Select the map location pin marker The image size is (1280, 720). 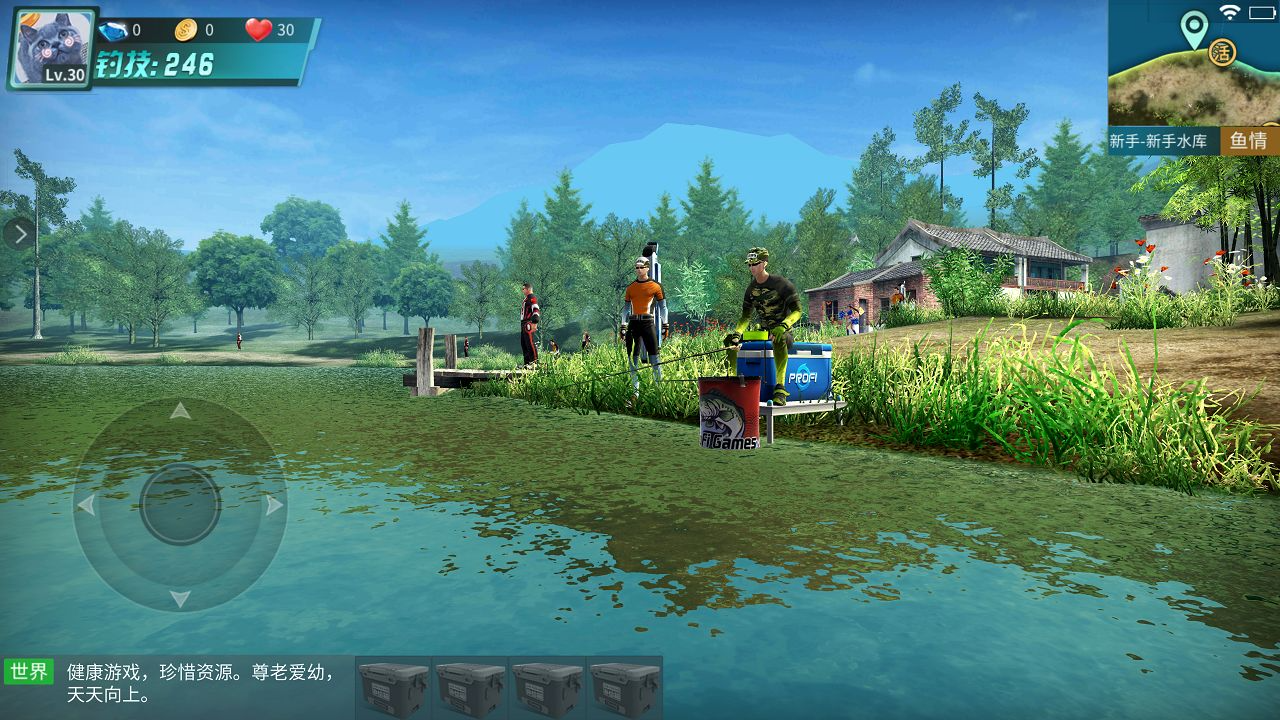[x=1193, y=28]
